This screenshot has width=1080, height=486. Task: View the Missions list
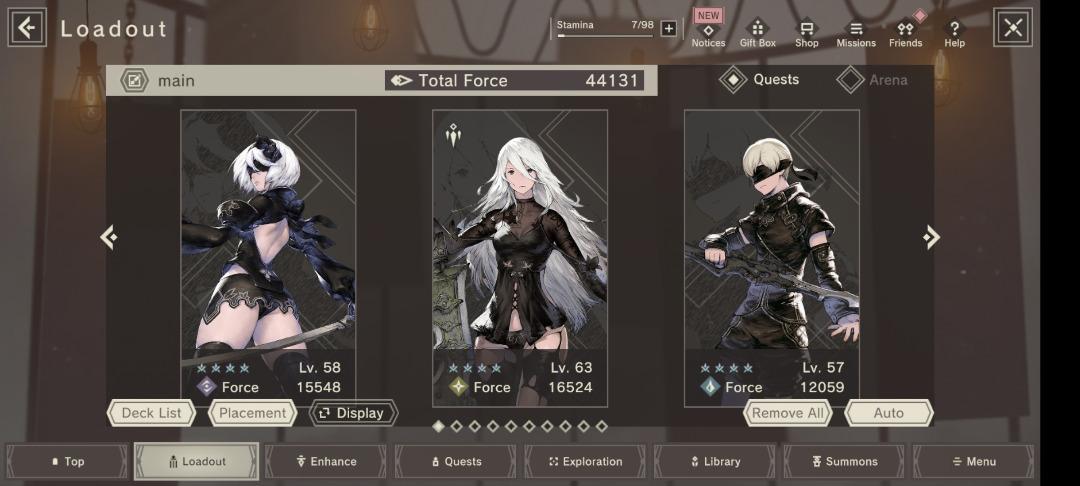pyautogui.click(x=855, y=34)
